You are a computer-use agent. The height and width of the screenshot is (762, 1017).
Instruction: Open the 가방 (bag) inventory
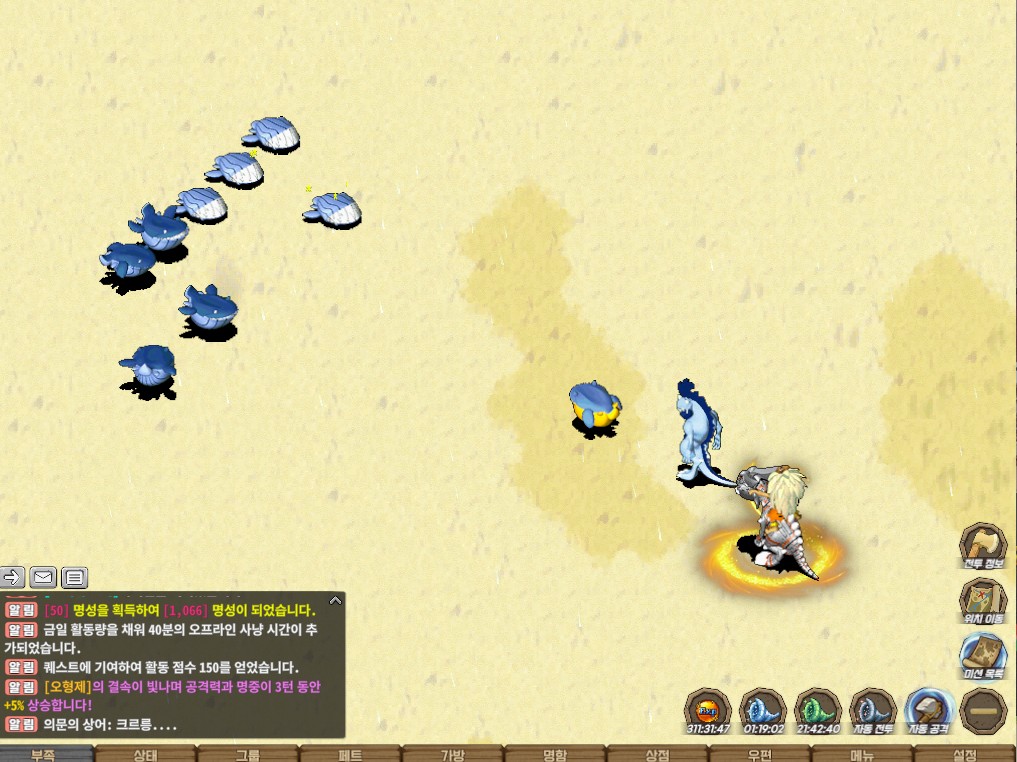pyautogui.click(x=452, y=754)
